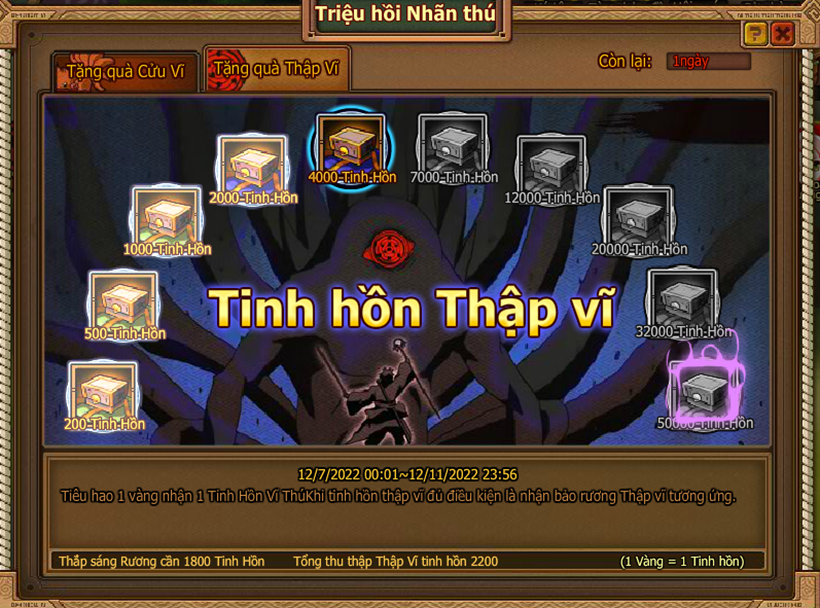
Task: Choose the 20000 Tinh Hồn chest
Action: coord(638,217)
